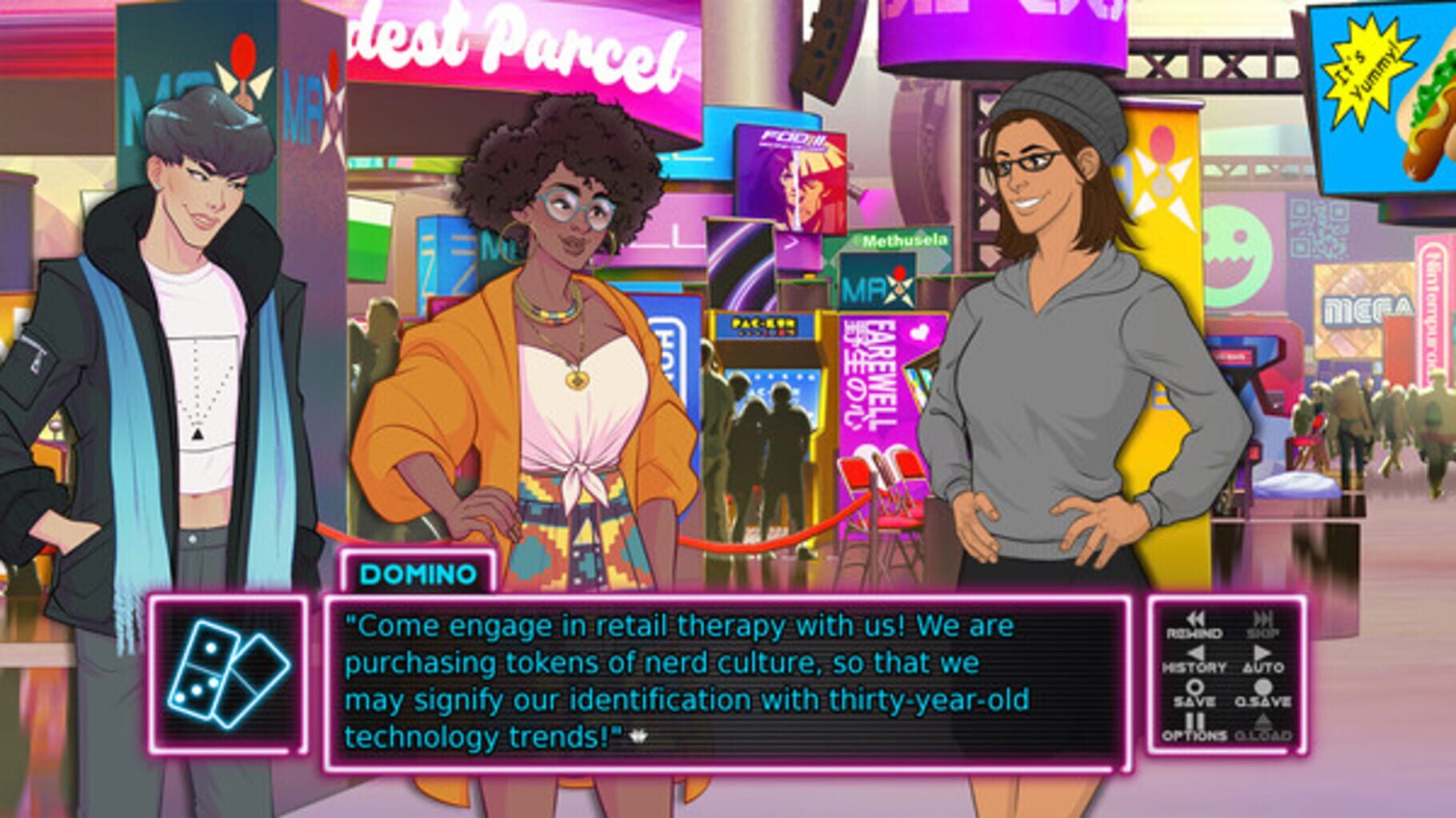Viewport: 1456px width, 818px height.
Task: Turn on text auto-advance with AUTO
Action: click(x=1264, y=666)
